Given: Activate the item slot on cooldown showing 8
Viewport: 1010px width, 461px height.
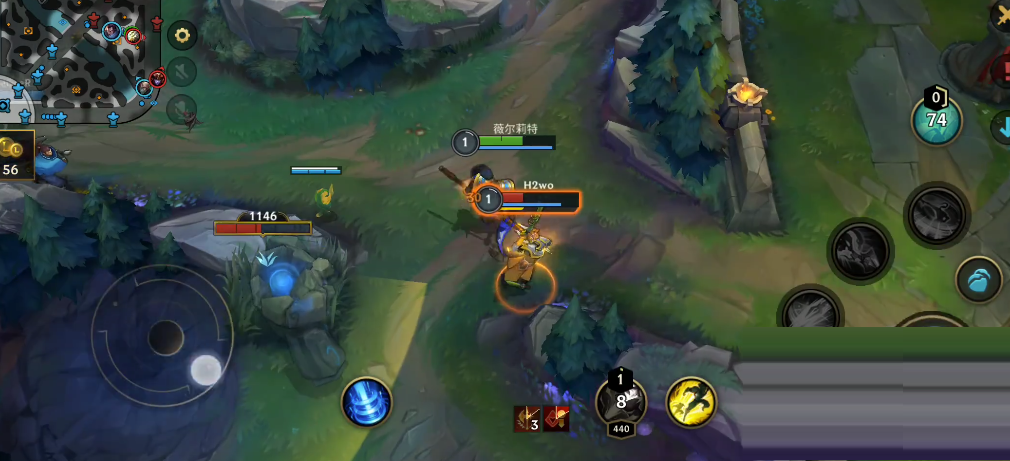Looking at the screenshot, I should tap(621, 402).
